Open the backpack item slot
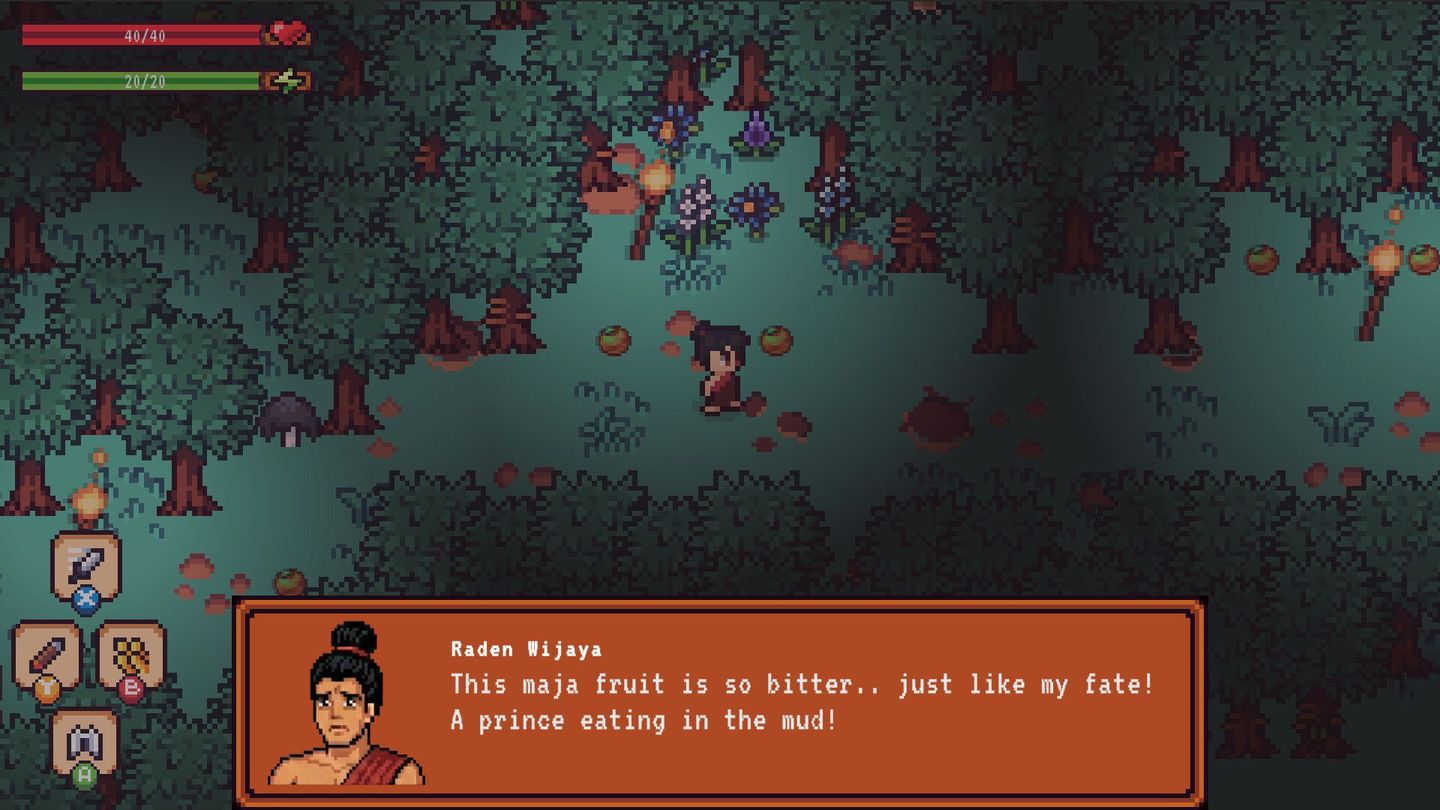Image resolution: width=1440 pixels, height=810 pixels. click(83, 740)
